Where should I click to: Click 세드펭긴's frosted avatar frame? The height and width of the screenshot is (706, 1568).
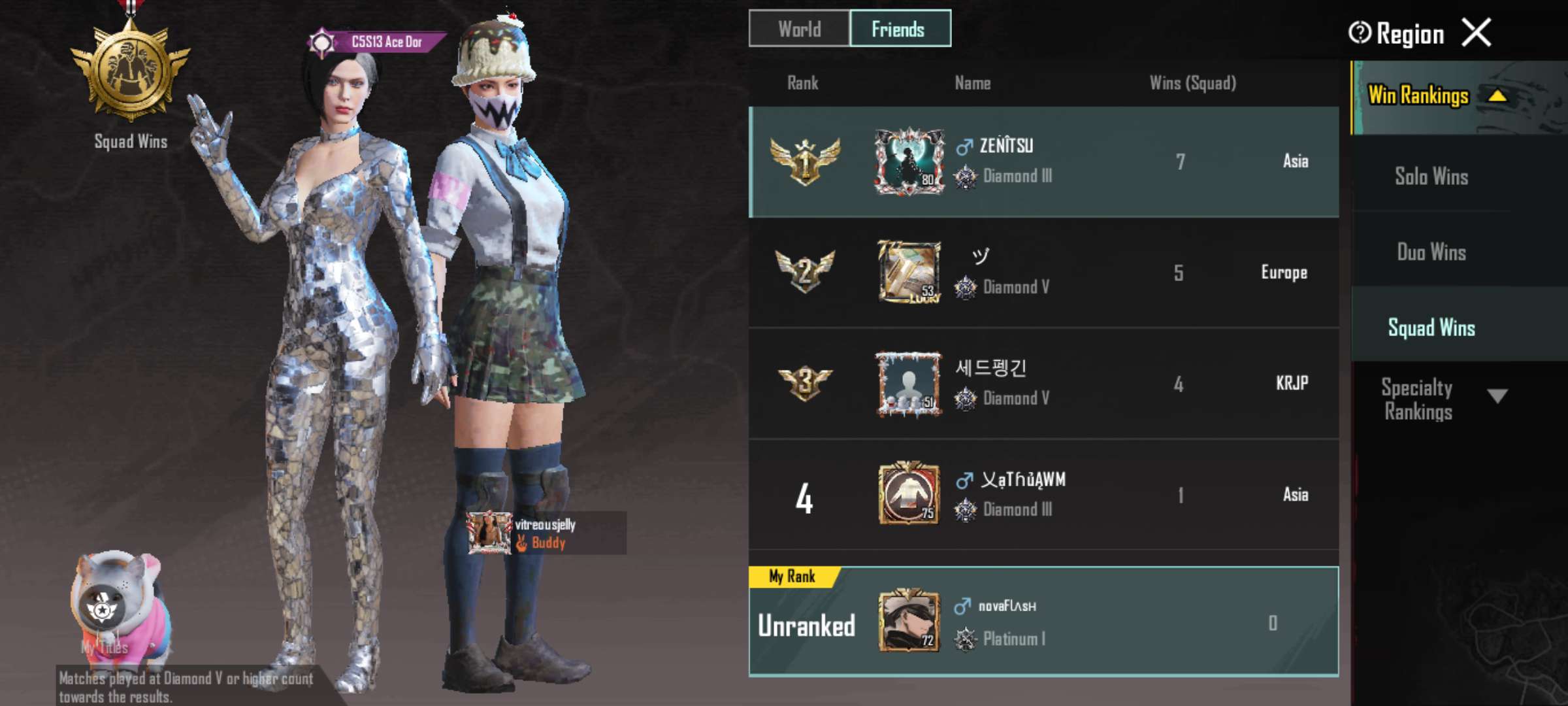(908, 382)
